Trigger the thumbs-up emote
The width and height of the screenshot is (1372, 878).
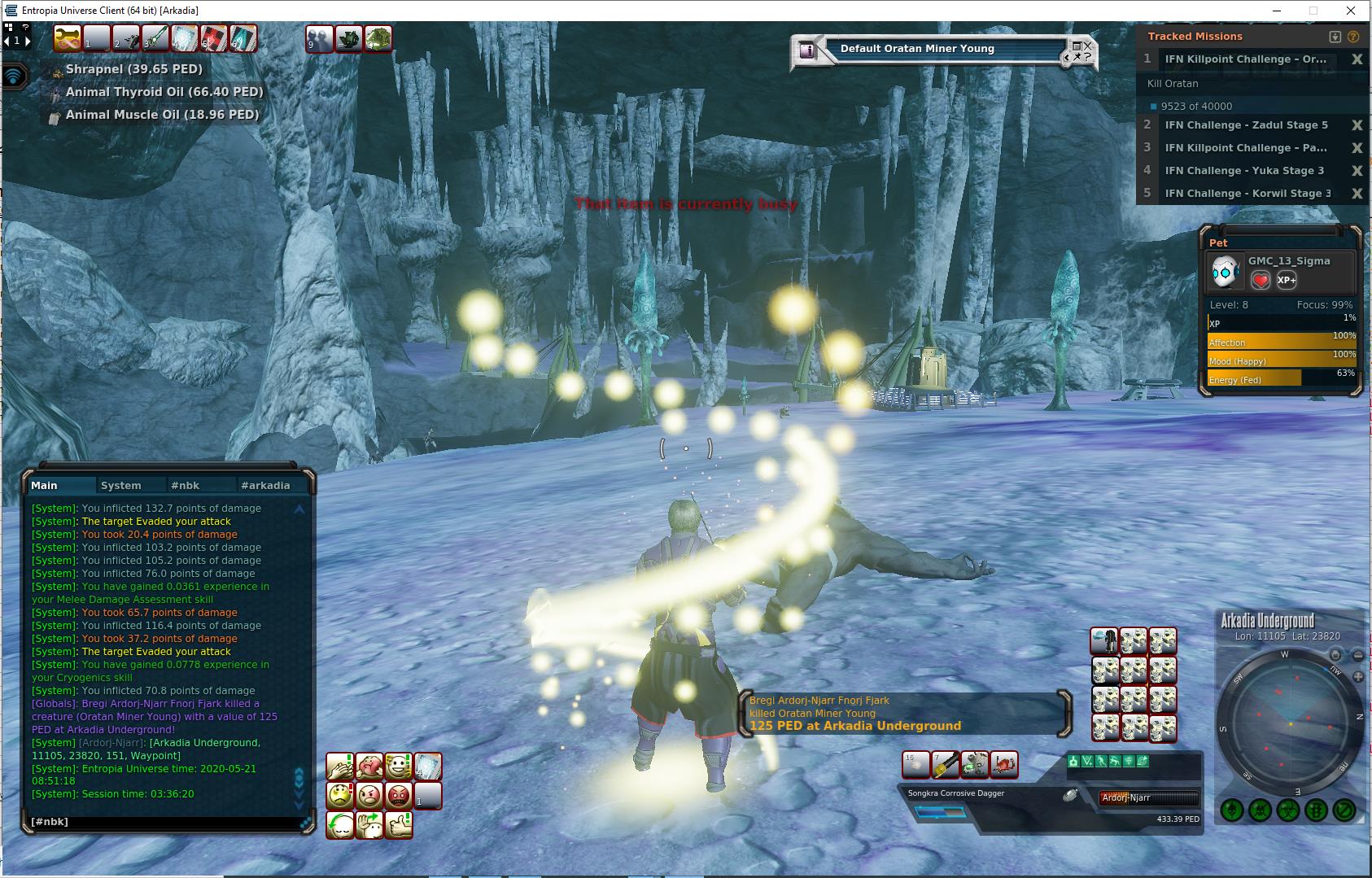(398, 824)
